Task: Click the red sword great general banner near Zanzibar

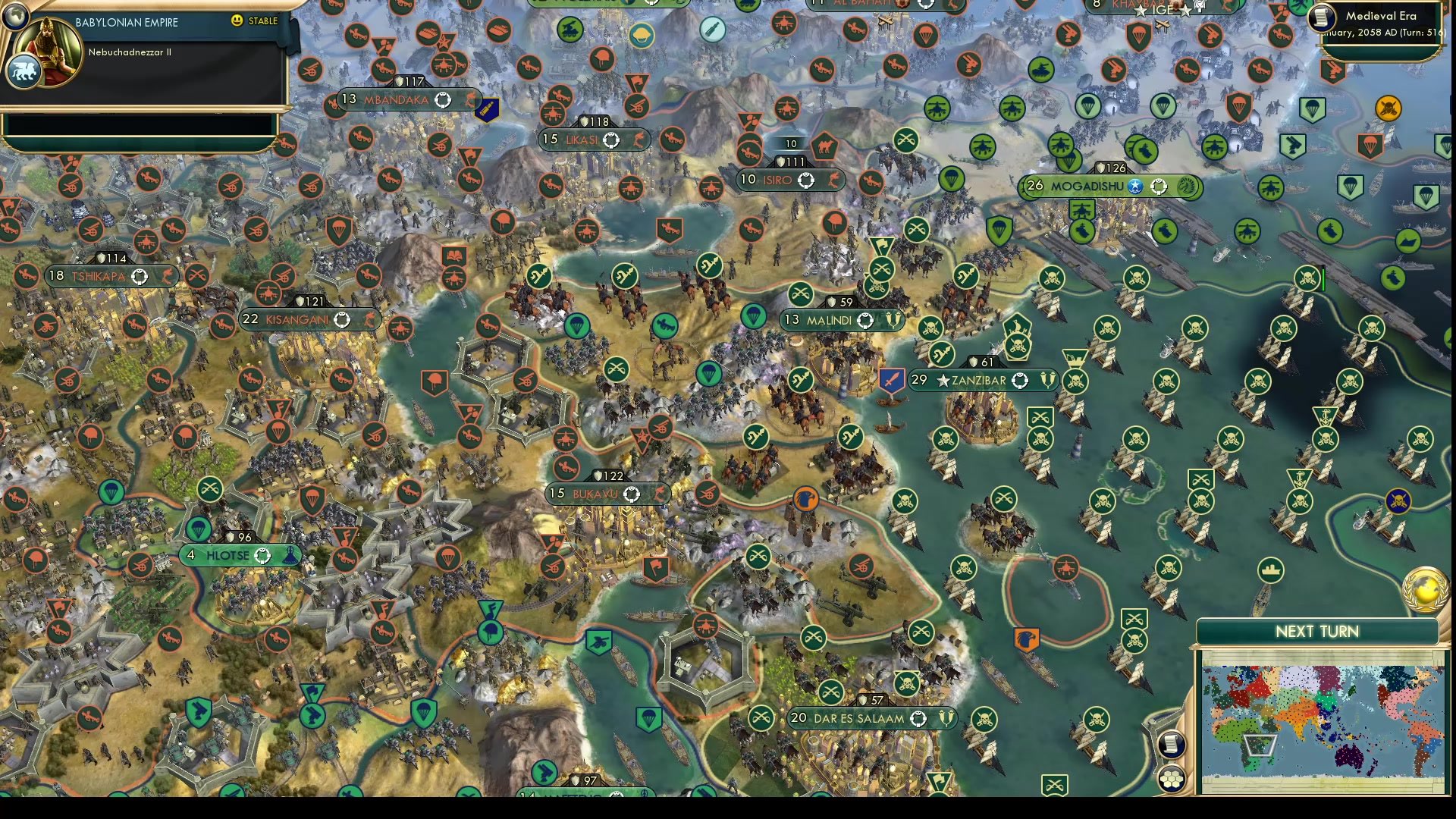Action: [891, 379]
